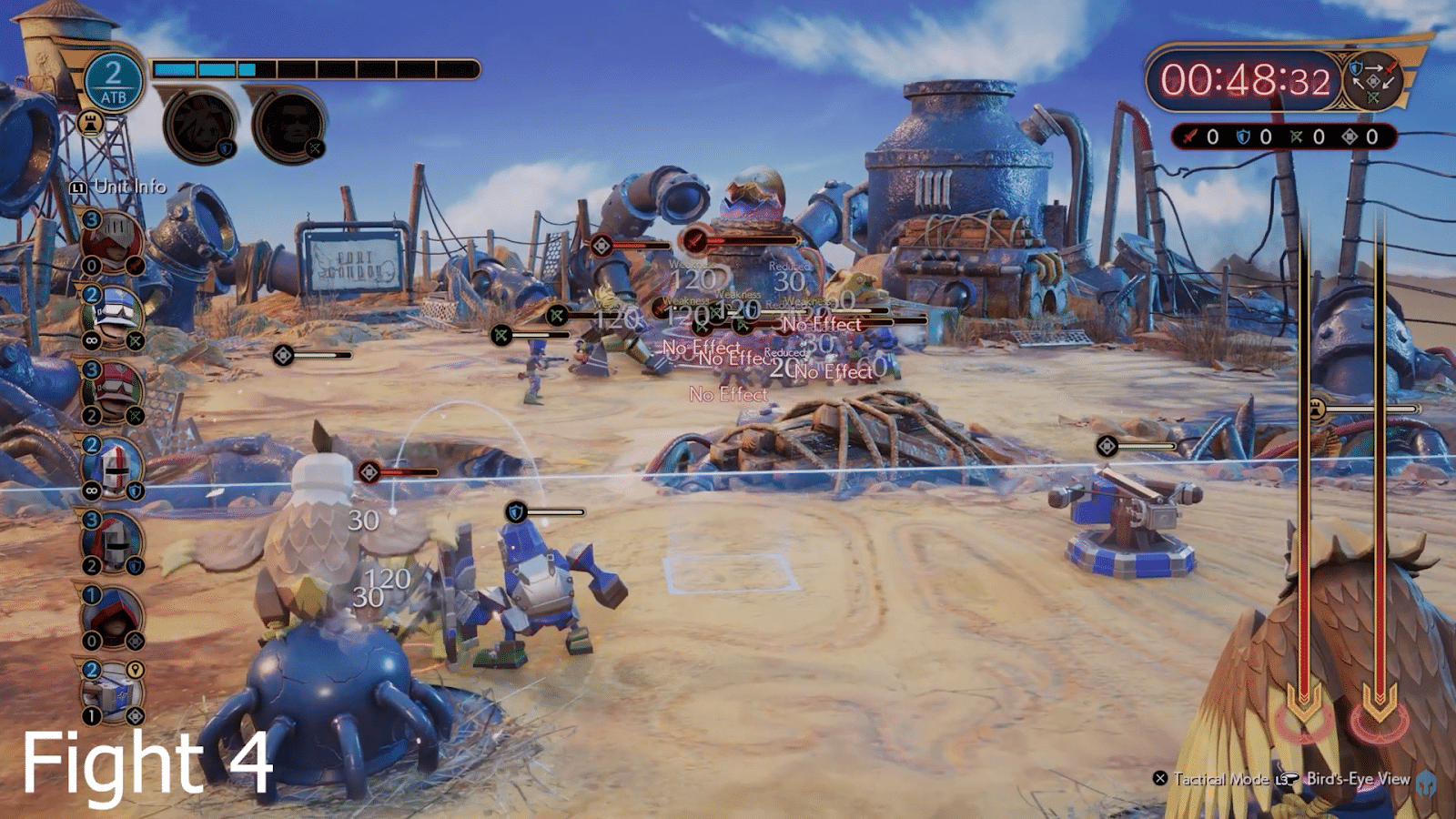Choose the blue-capped goggles ranged unit
Screen dimensions: 1456x819
[x=113, y=317]
